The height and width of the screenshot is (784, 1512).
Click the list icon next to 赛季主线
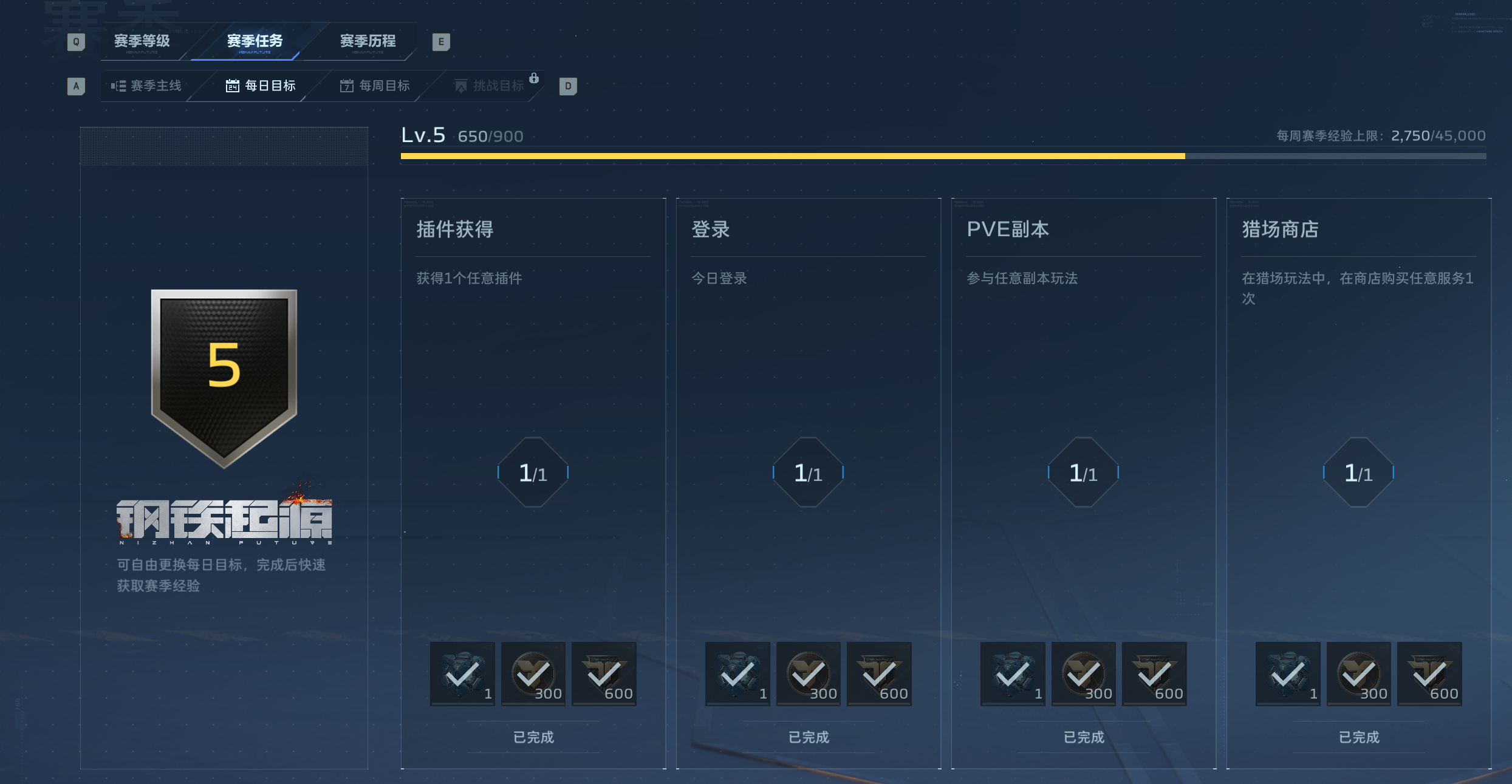click(x=119, y=85)
